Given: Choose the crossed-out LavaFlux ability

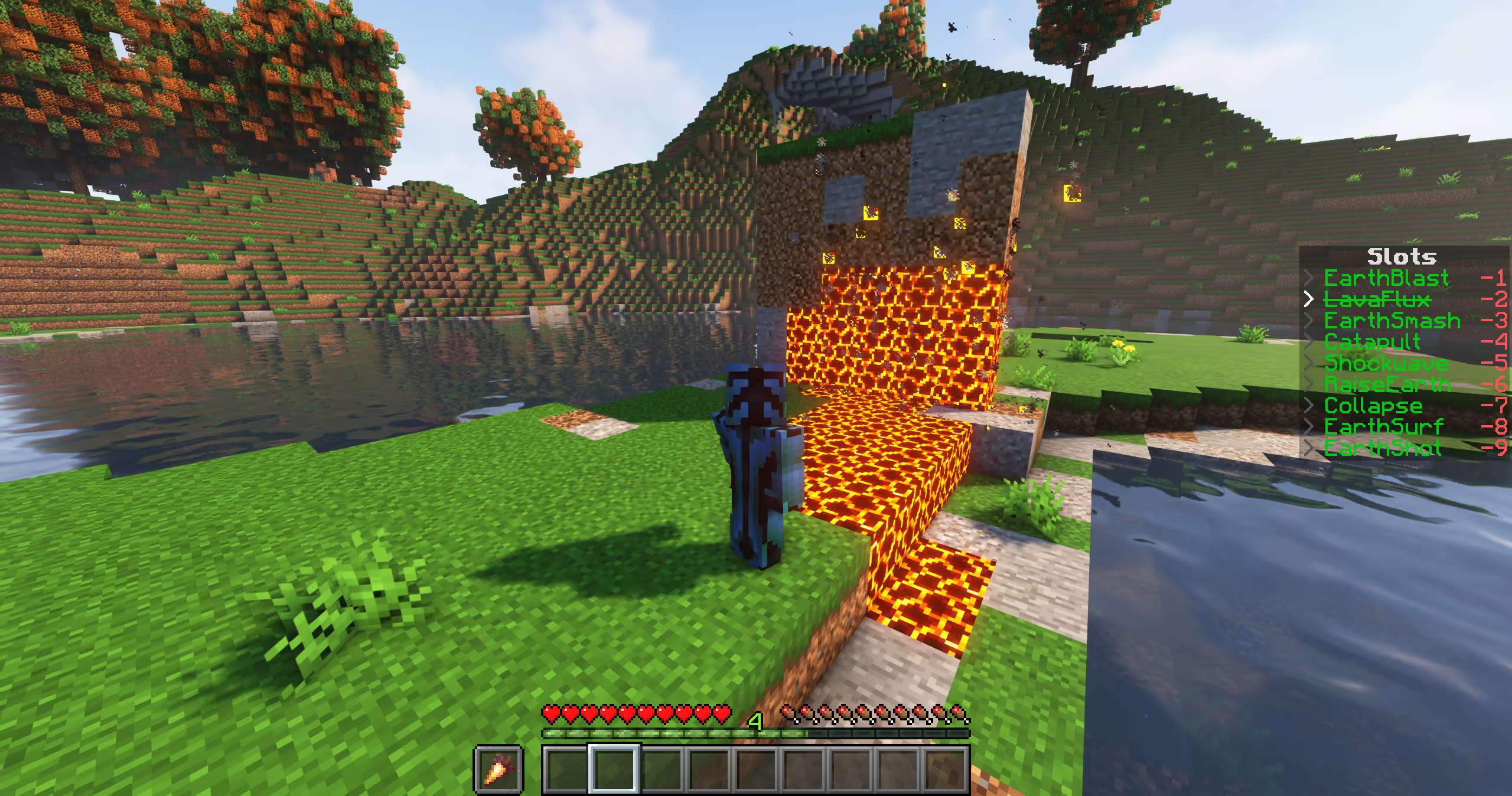Looking at the screenshot, I should tap(1377, 299).
